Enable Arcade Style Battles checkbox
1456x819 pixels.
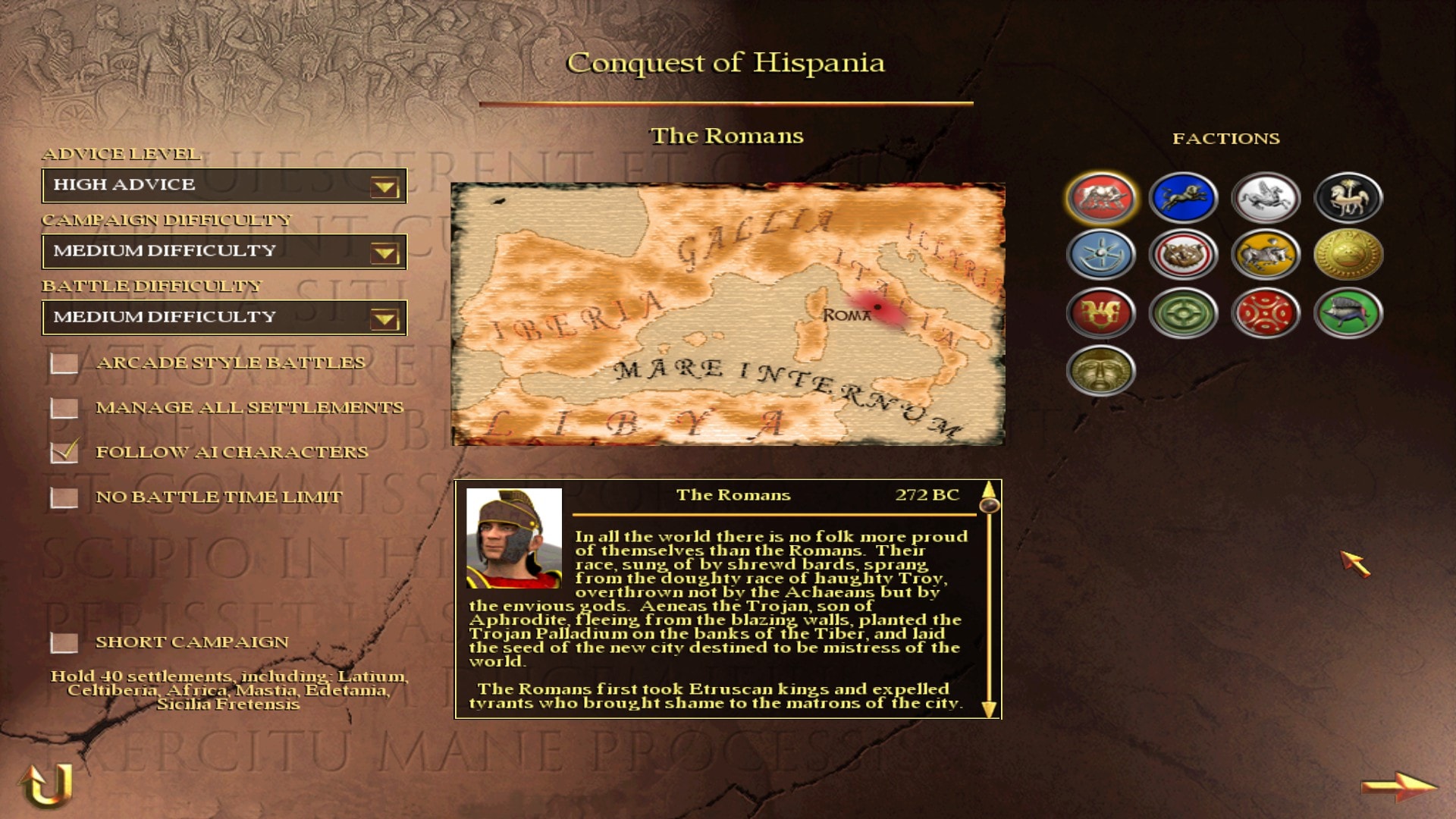point(64,363)
